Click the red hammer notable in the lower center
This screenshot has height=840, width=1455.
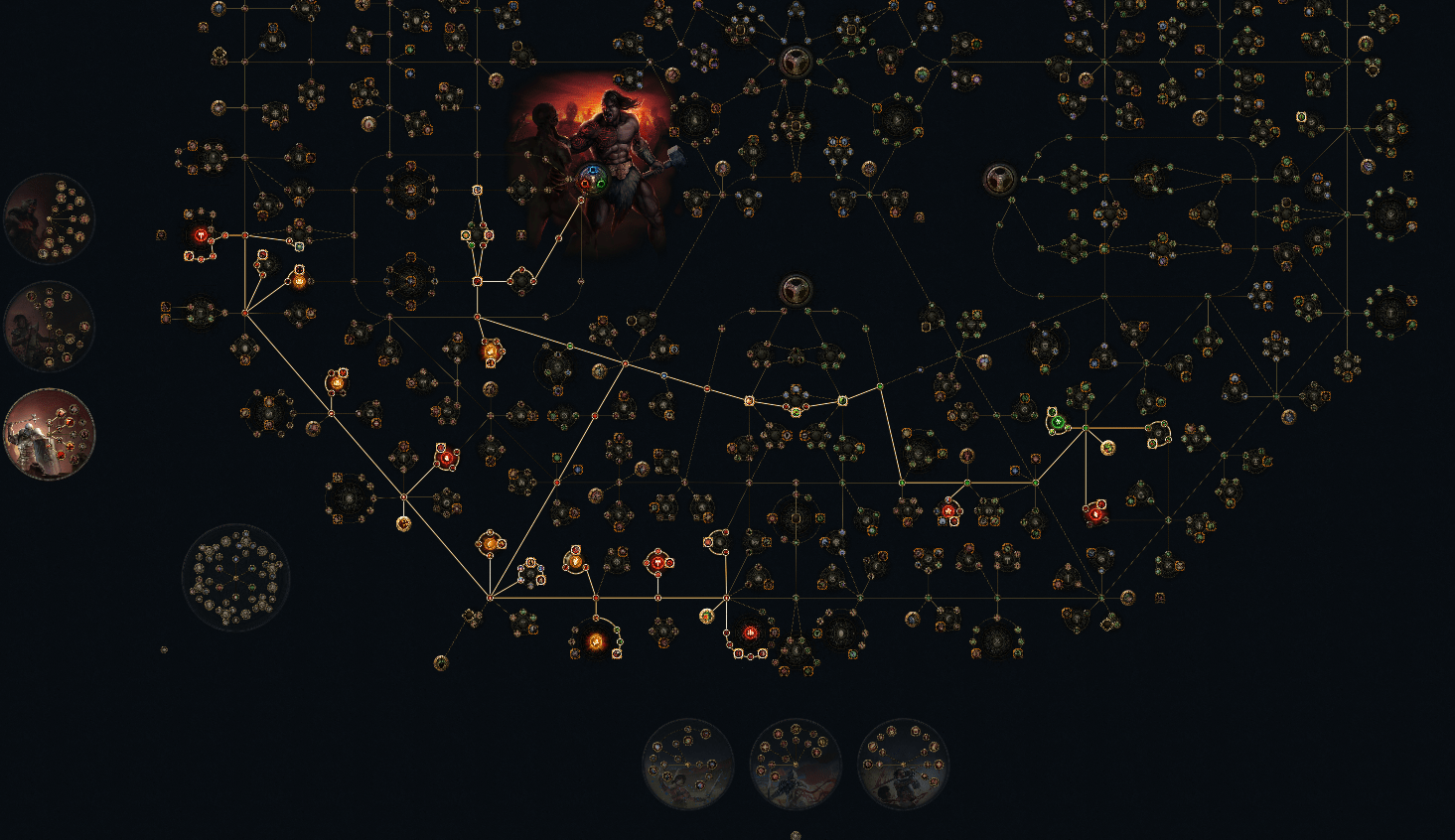[658, 562]
